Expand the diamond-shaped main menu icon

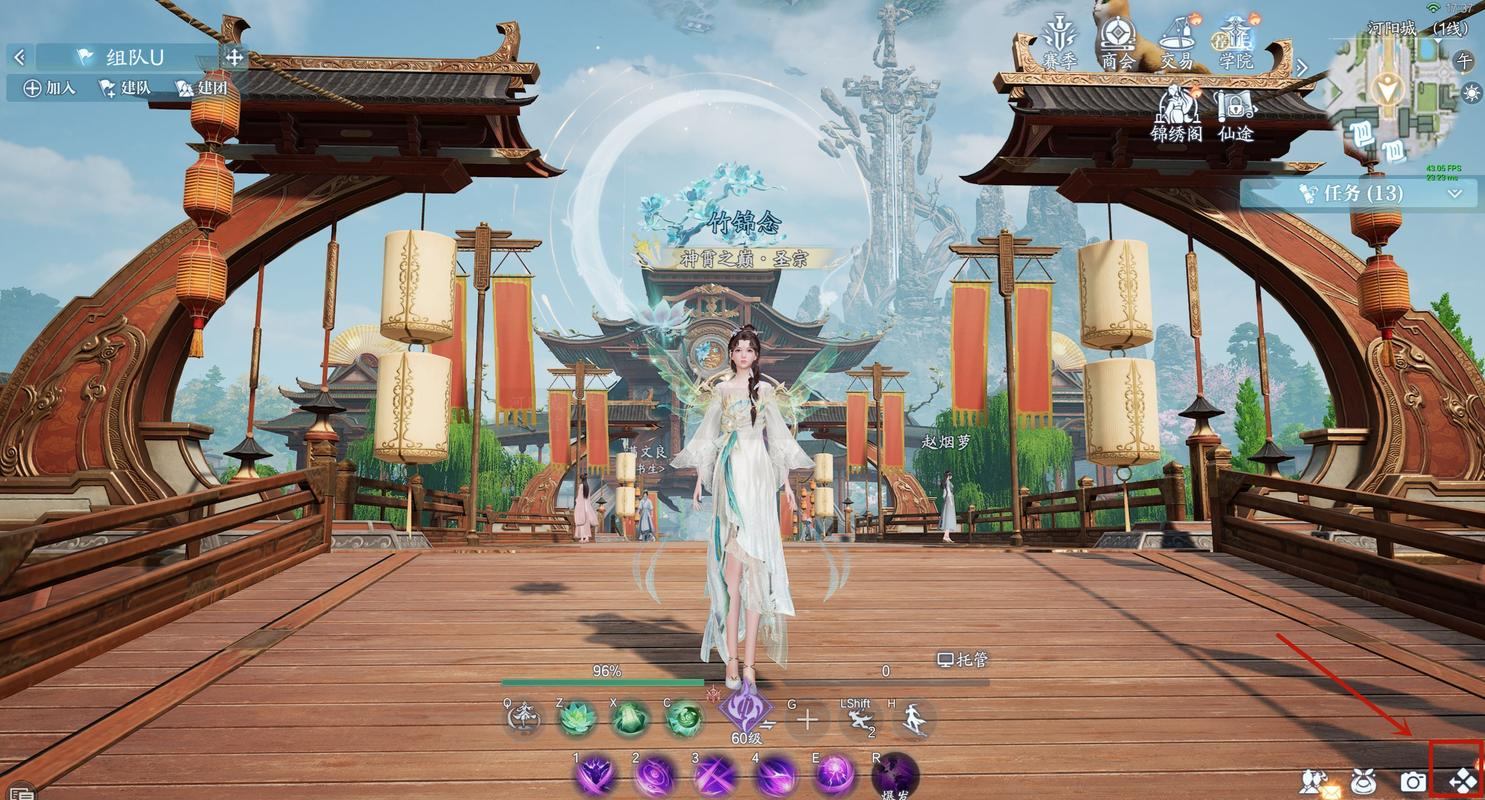pyautogui.click(x=1461, y=780)
